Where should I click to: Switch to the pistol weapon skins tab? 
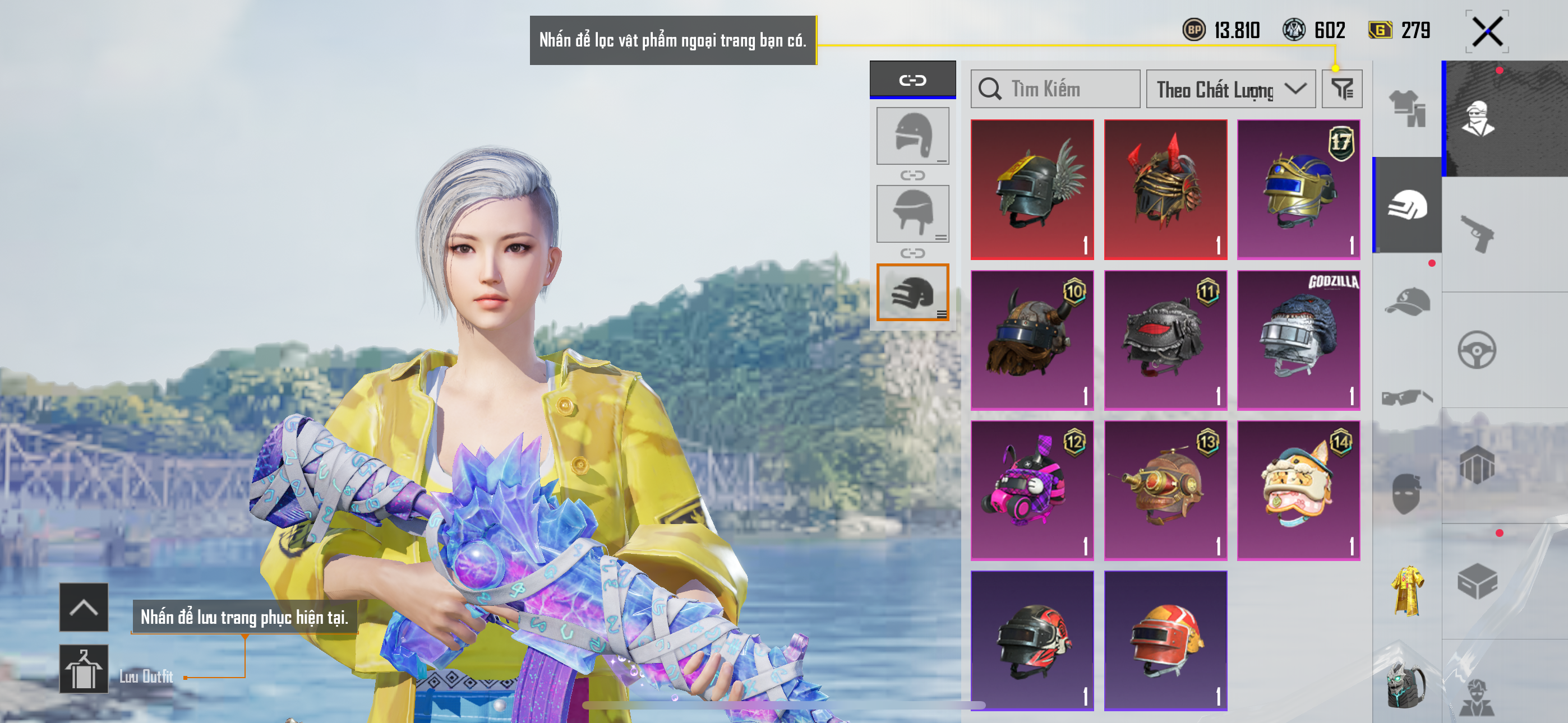tap(1477, 234)
